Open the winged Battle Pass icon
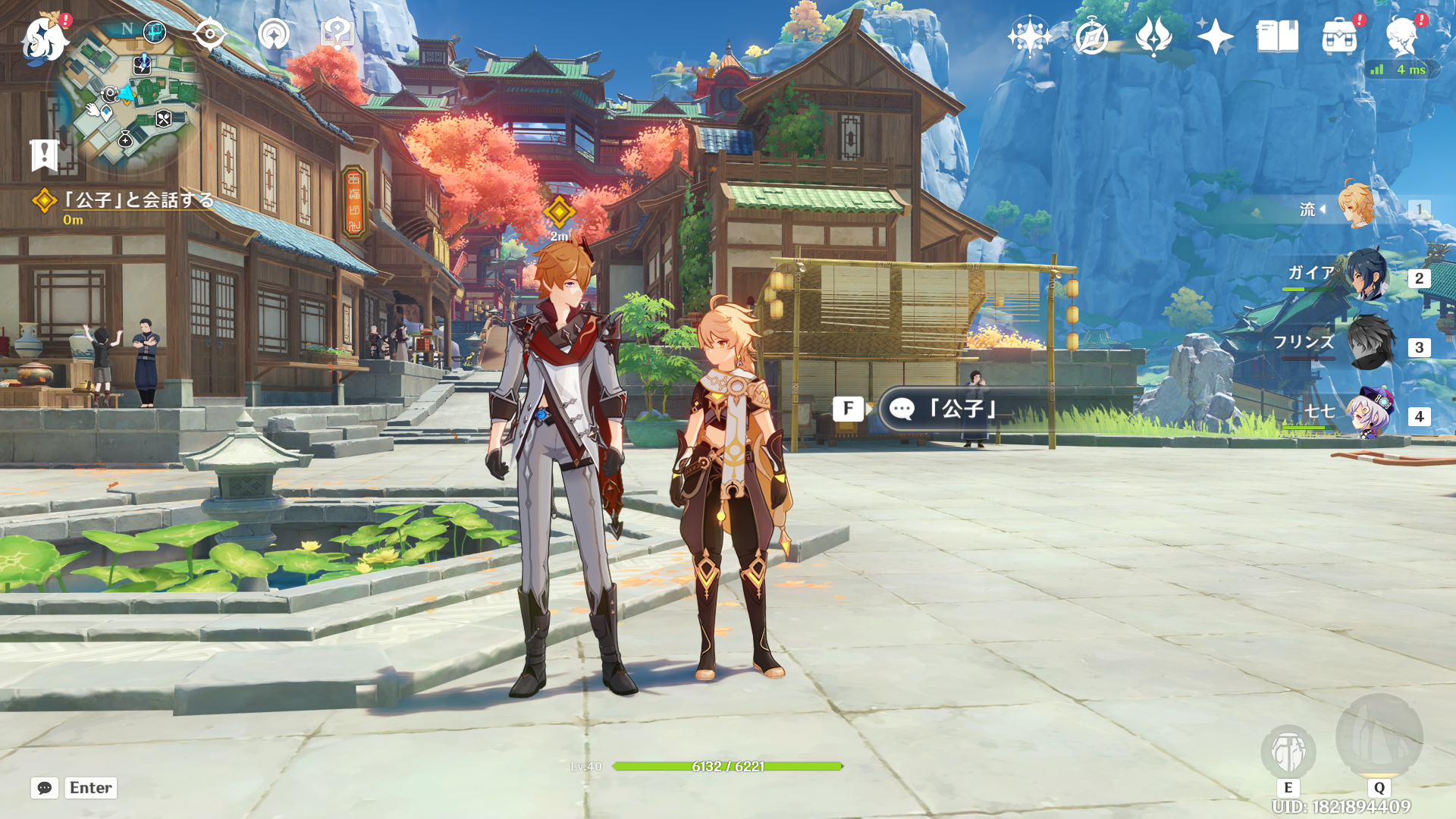The image size is (1456, 819). (x=1153, y=36)
